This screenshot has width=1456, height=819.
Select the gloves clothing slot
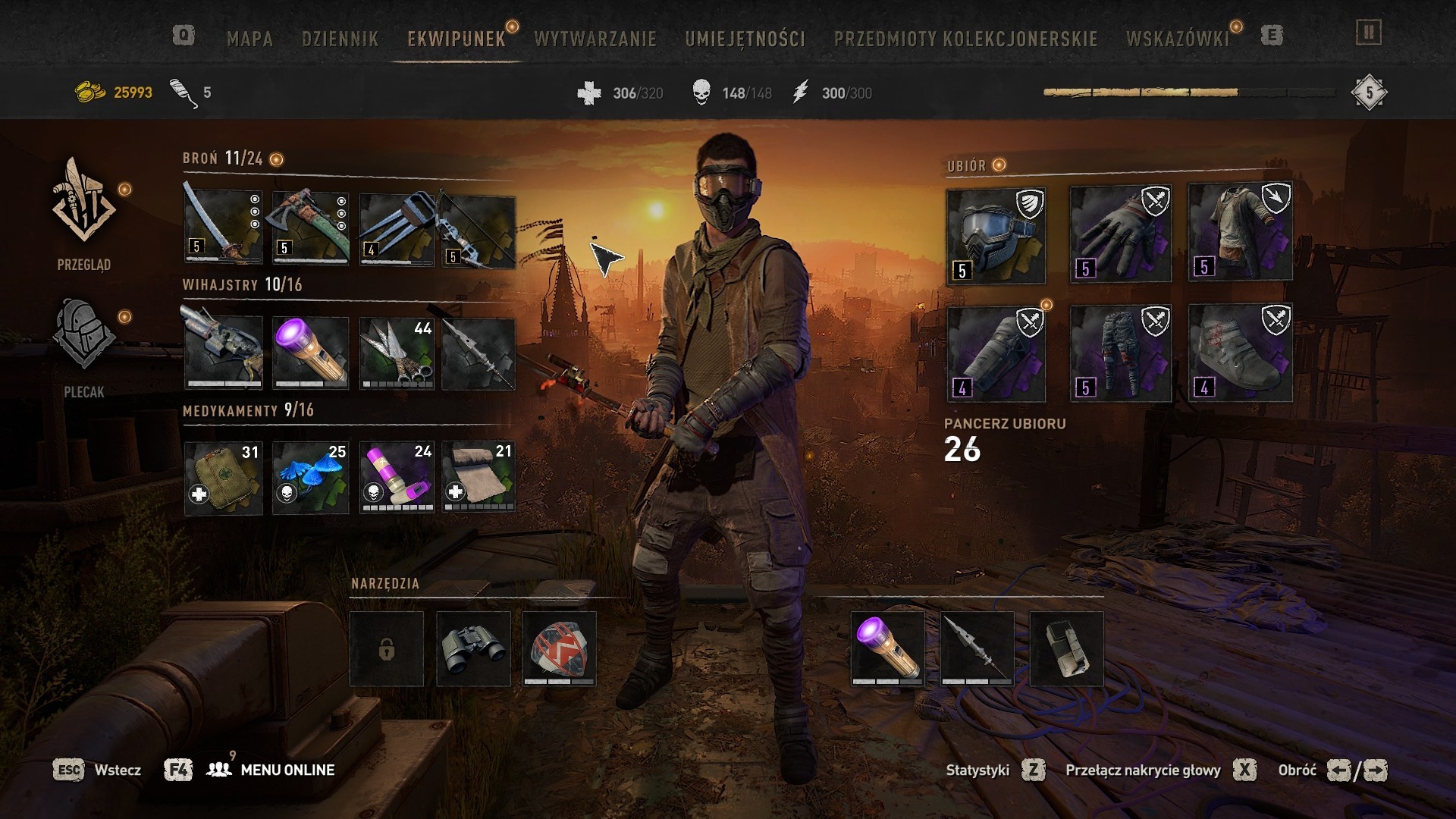(1120, 234)
